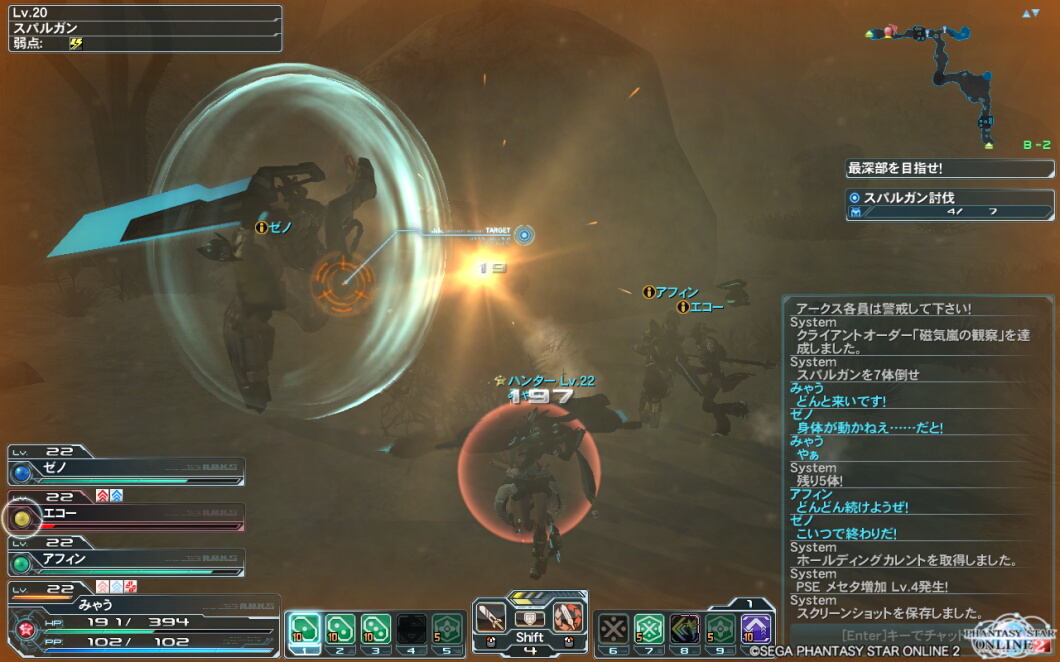The image size is (1060, 662).
Task: Open the スパルガン討伐 objective tracker
Action: tap(949, 205)
